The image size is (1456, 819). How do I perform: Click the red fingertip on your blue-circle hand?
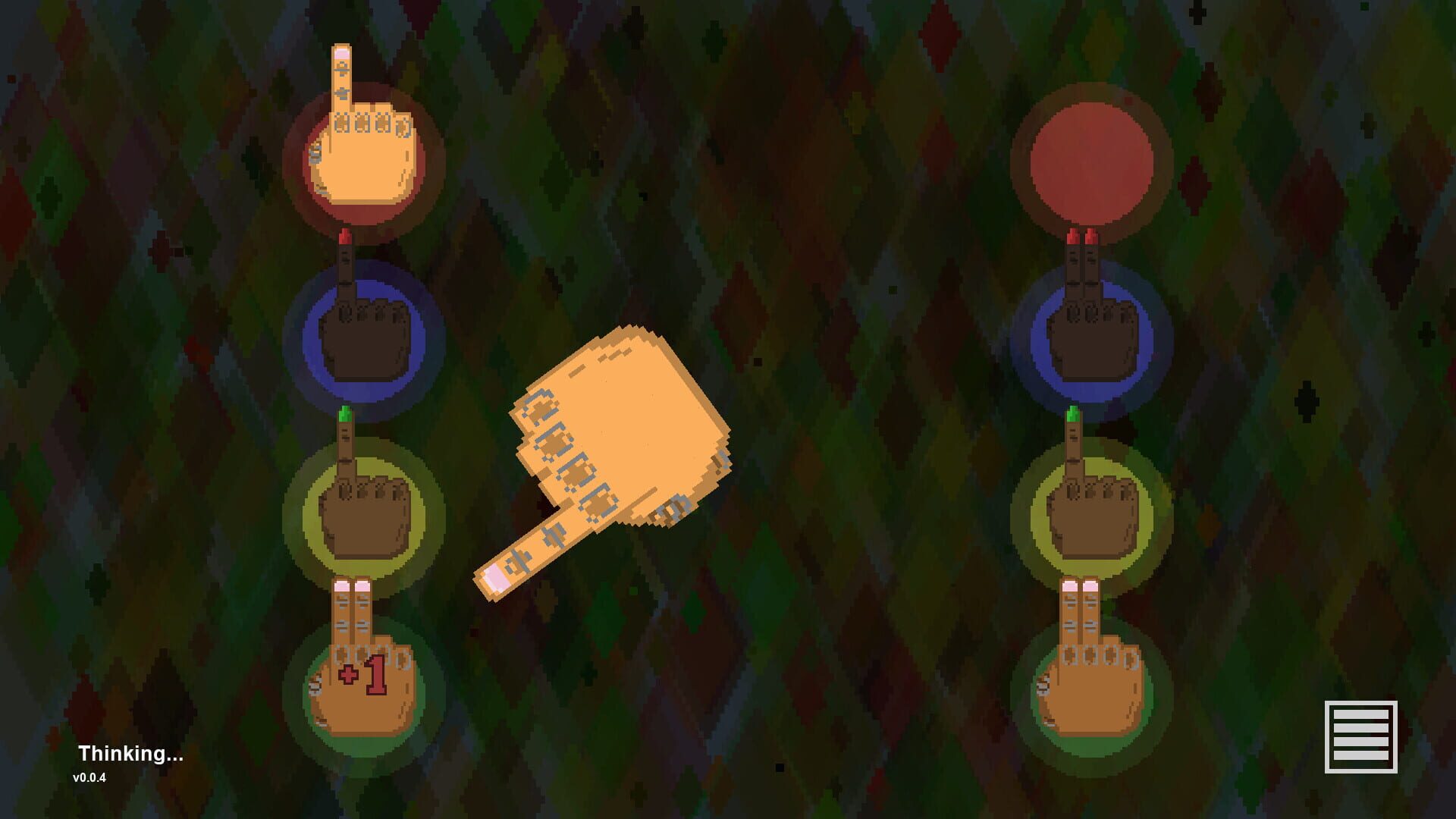pyautogui.click(x=346, y=237)
